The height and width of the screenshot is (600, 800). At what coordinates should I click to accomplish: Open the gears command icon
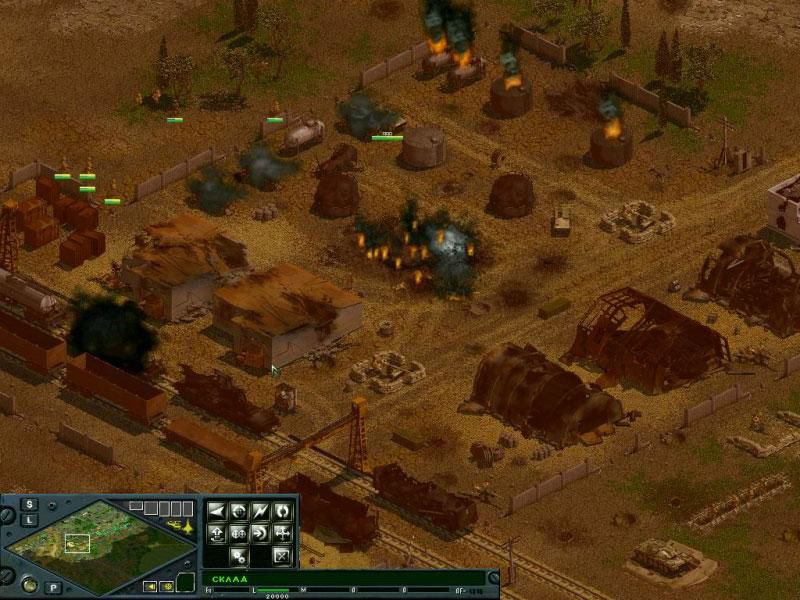click(x=239, y=555)
